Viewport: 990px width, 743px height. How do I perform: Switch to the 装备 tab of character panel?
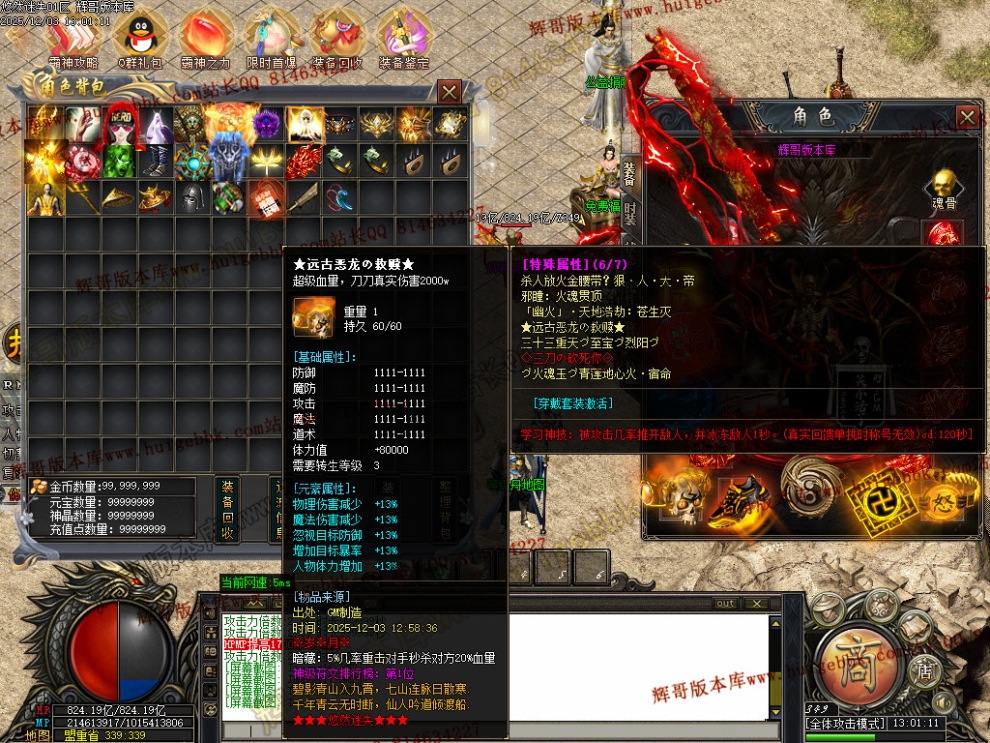click(629, 174)
